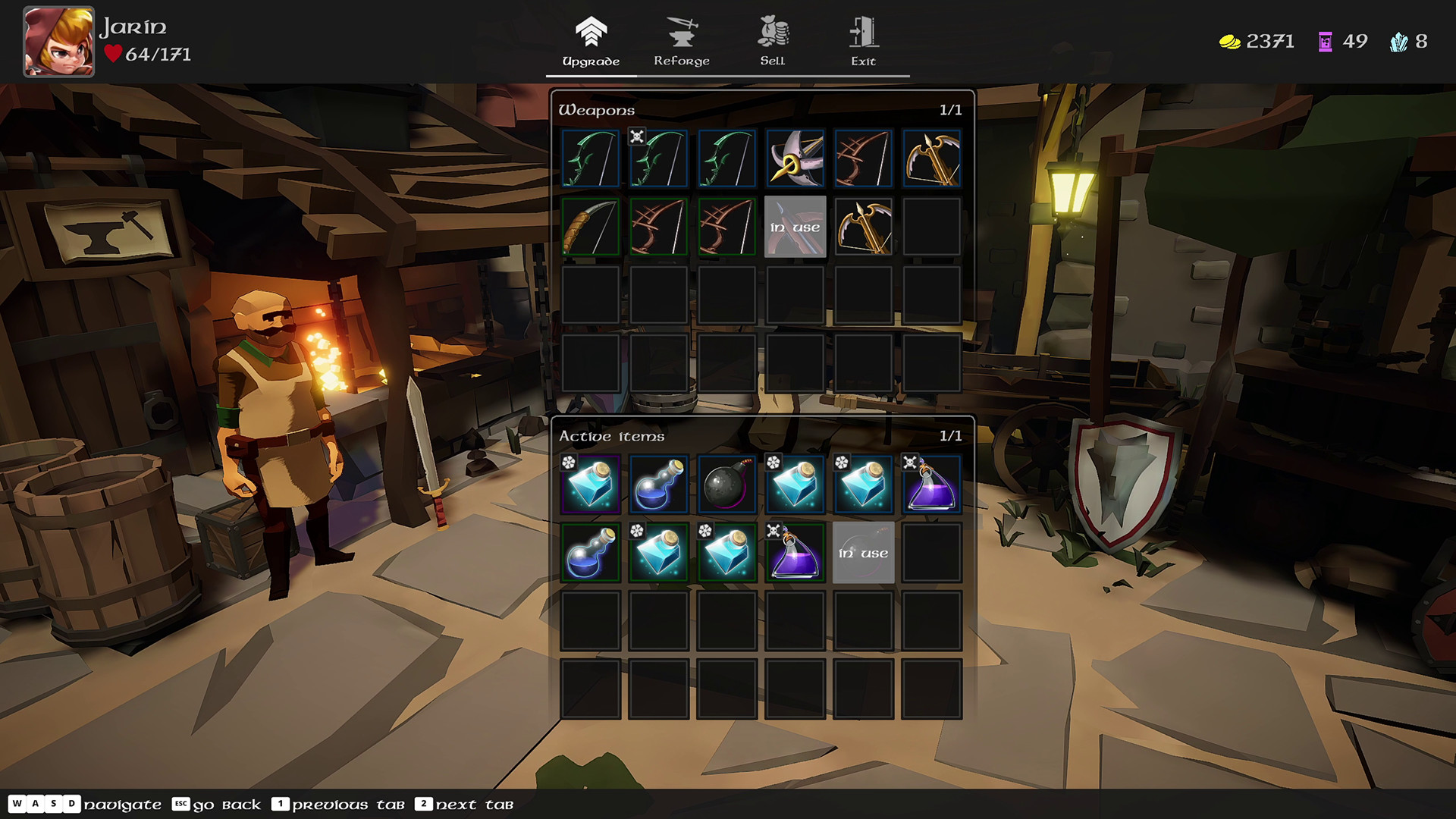Click Jarin's character portrait
The width and height of the screenshot is (1456, 819).
58,42
